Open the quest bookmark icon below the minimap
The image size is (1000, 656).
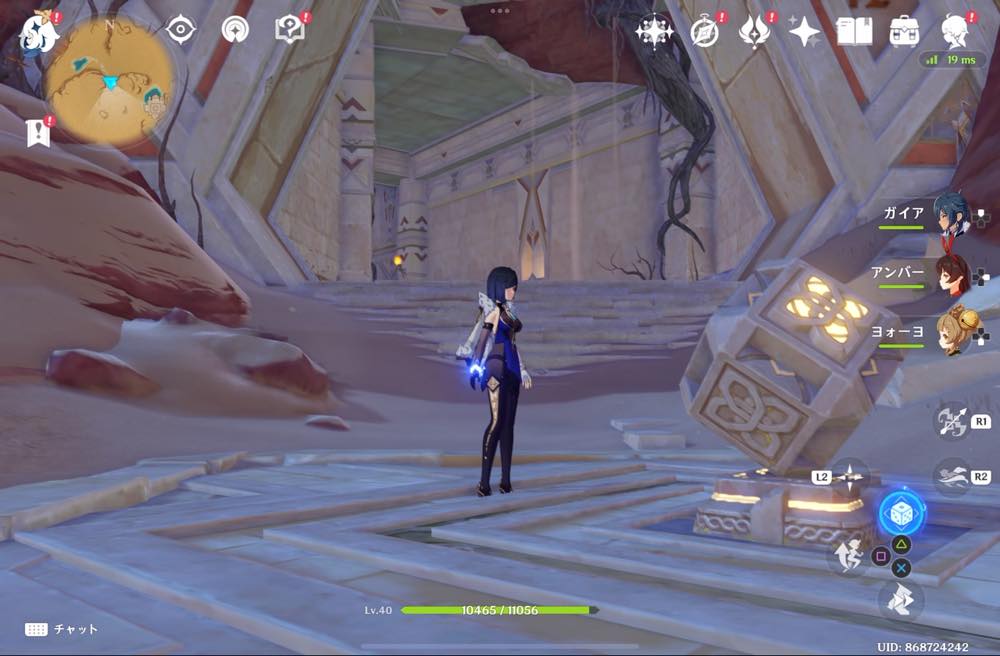pos(38,132)
